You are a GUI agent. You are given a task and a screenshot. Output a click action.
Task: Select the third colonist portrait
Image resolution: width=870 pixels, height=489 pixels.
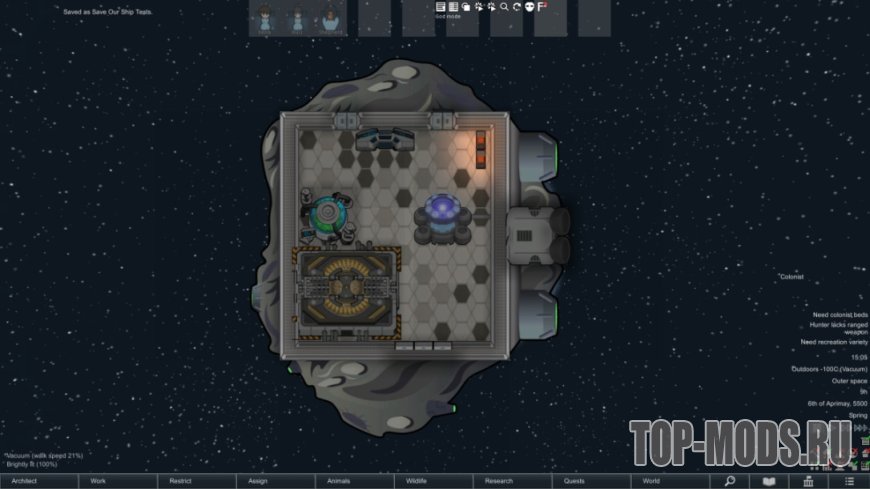(x=331, y=18)
